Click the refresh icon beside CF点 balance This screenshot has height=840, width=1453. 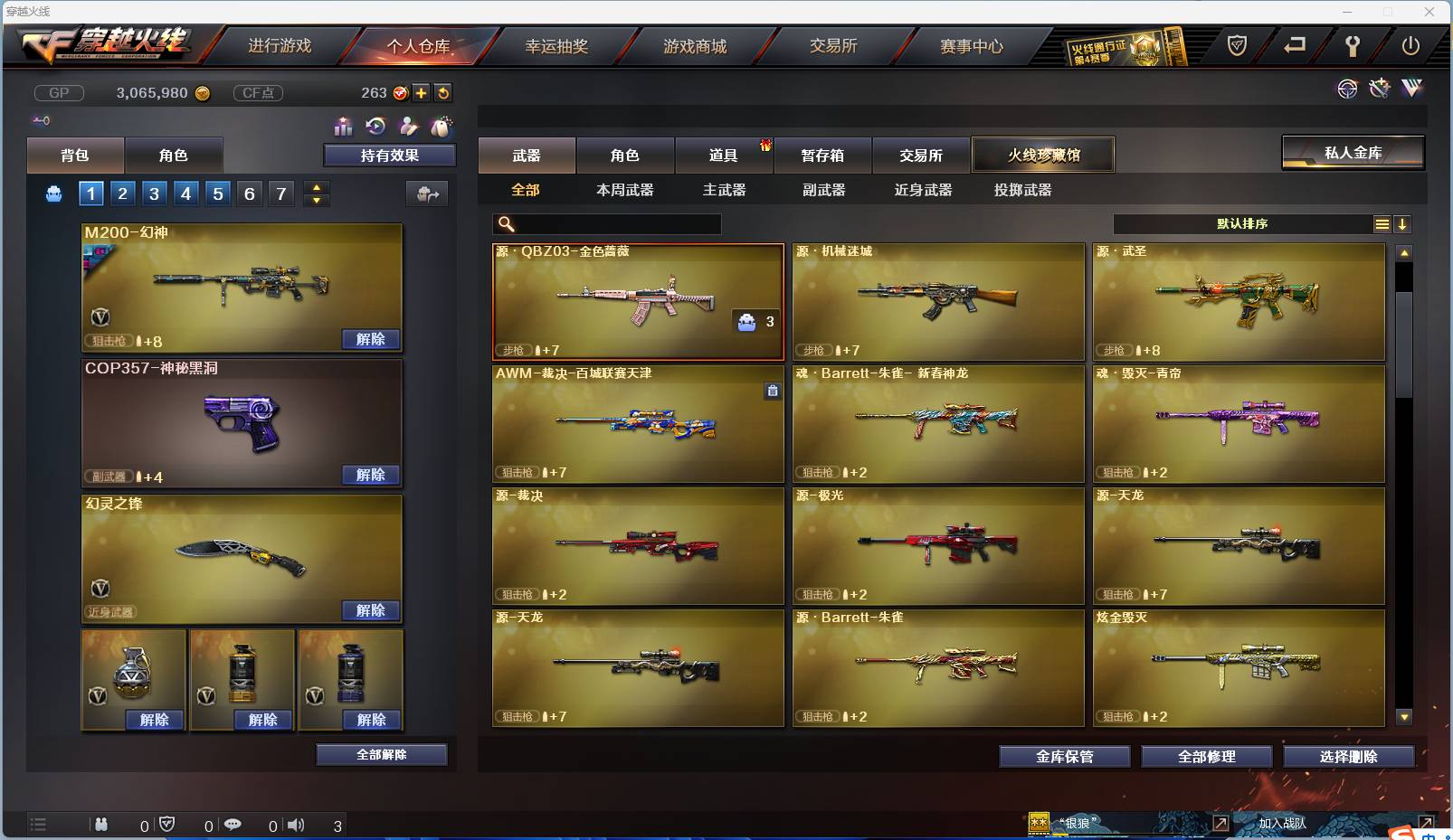click(444, 92)
